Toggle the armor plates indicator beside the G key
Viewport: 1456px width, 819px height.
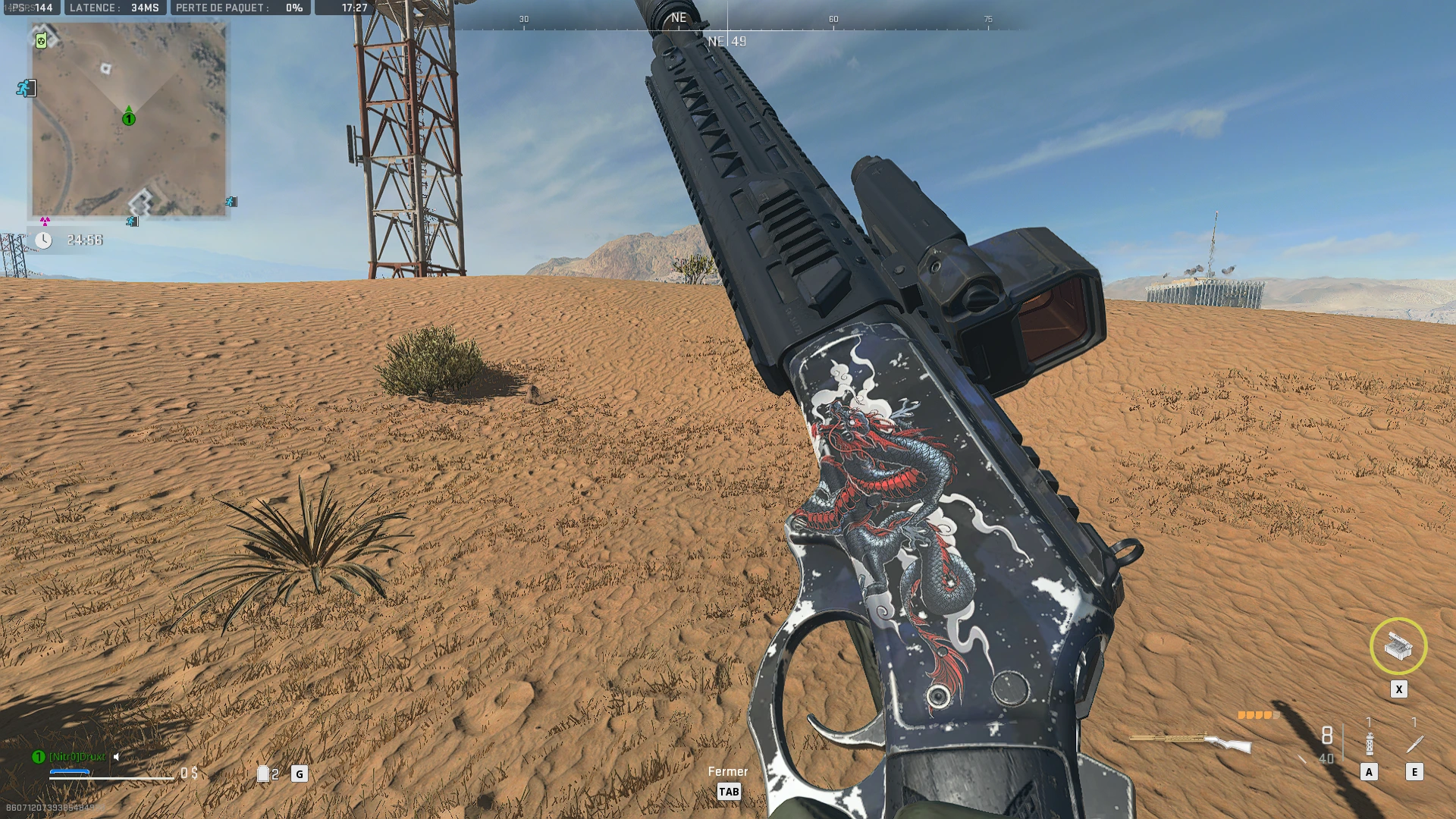click(x=263, y=774)
